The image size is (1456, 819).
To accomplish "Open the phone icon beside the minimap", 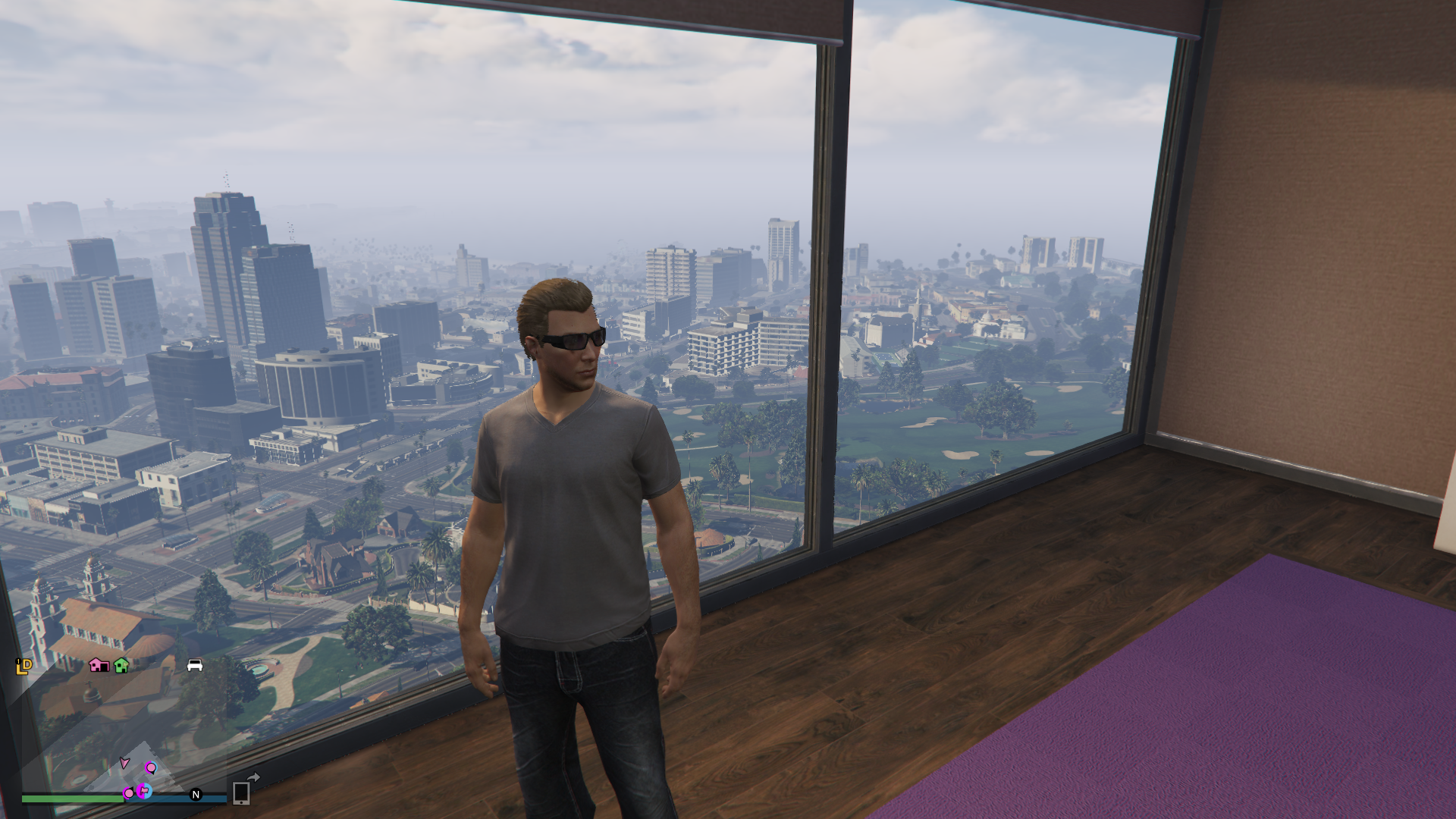I will click(x=241, y=792).
